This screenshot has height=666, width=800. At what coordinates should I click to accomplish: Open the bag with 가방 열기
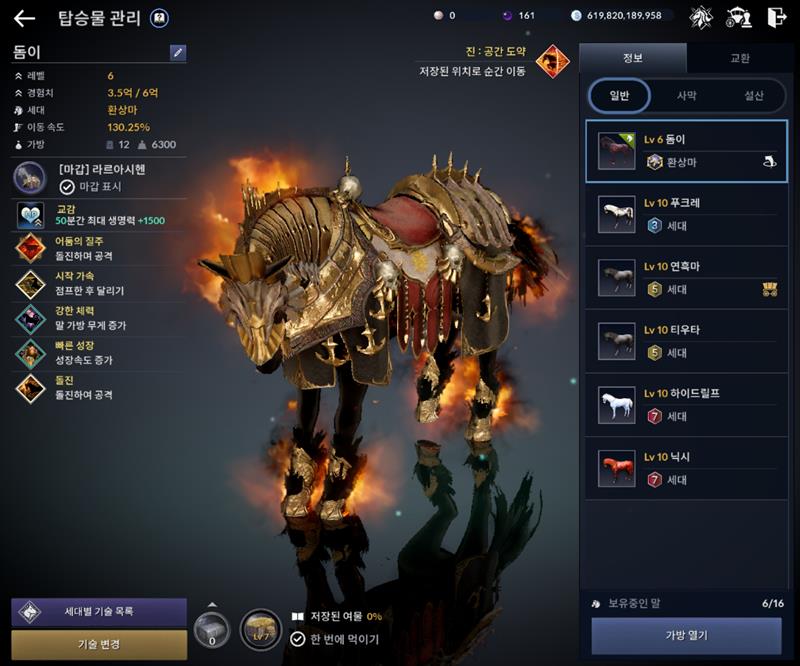click(x=686, y=635)
